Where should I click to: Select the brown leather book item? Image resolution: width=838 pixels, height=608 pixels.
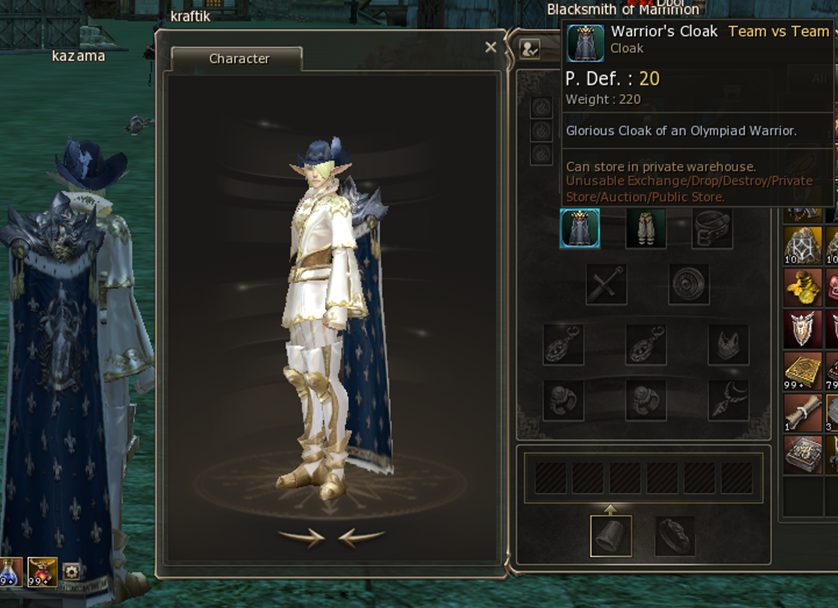[x=803, y=453]
